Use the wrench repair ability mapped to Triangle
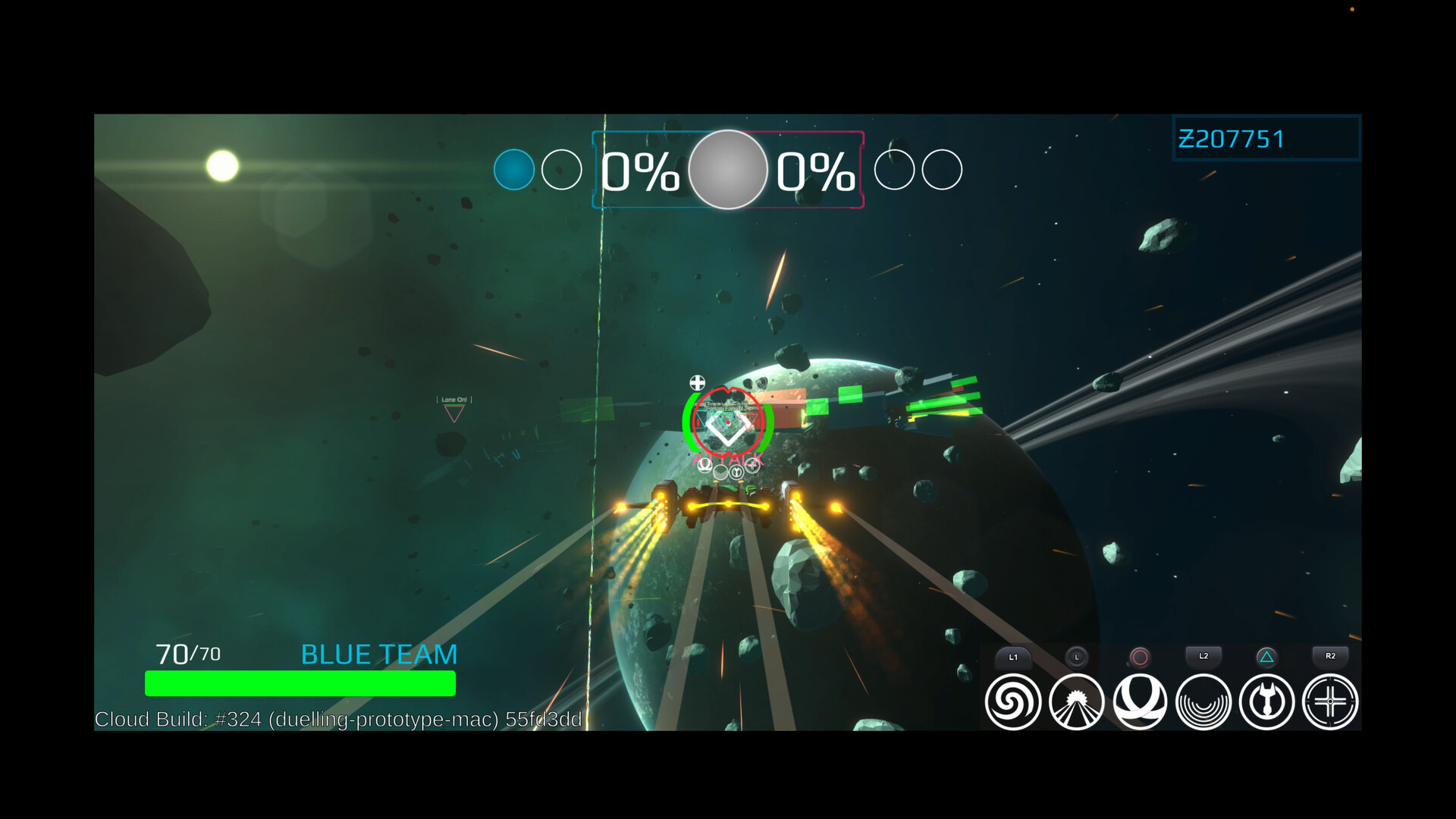1456x819 pixels. 1266,701
